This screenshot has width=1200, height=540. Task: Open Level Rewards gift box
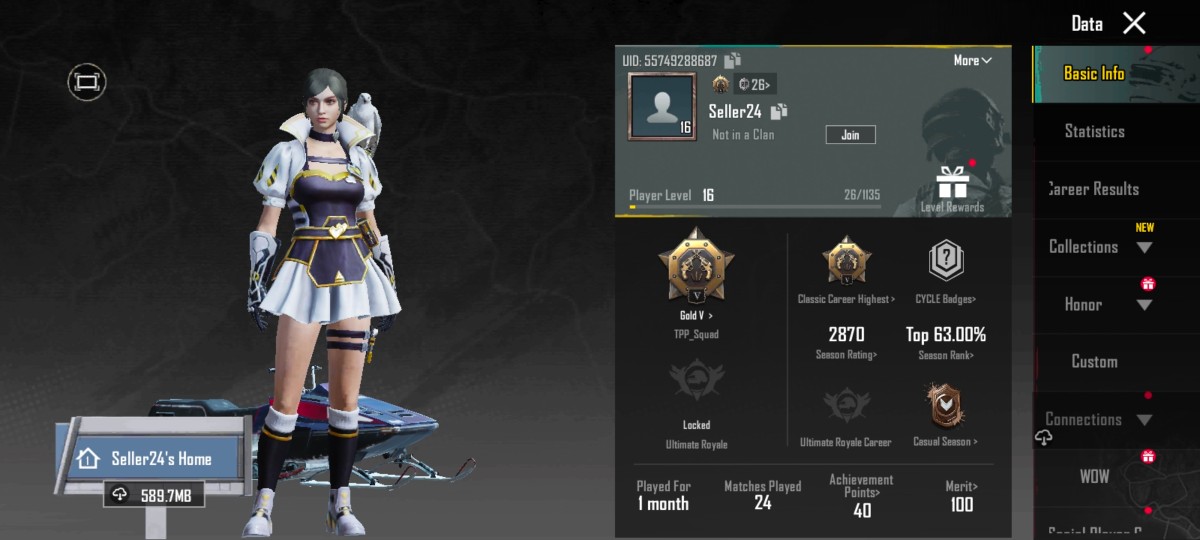952,185
